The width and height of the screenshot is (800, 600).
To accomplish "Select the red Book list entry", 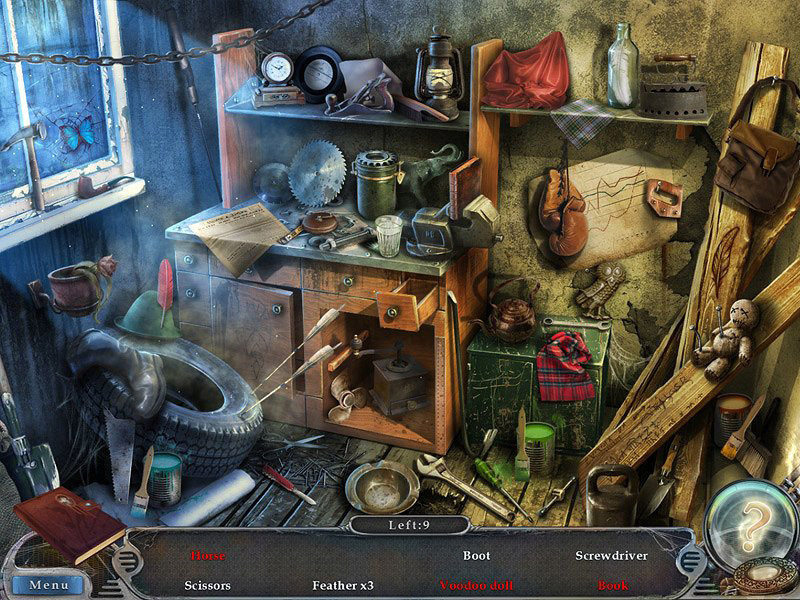I will [x=611, y=585].
